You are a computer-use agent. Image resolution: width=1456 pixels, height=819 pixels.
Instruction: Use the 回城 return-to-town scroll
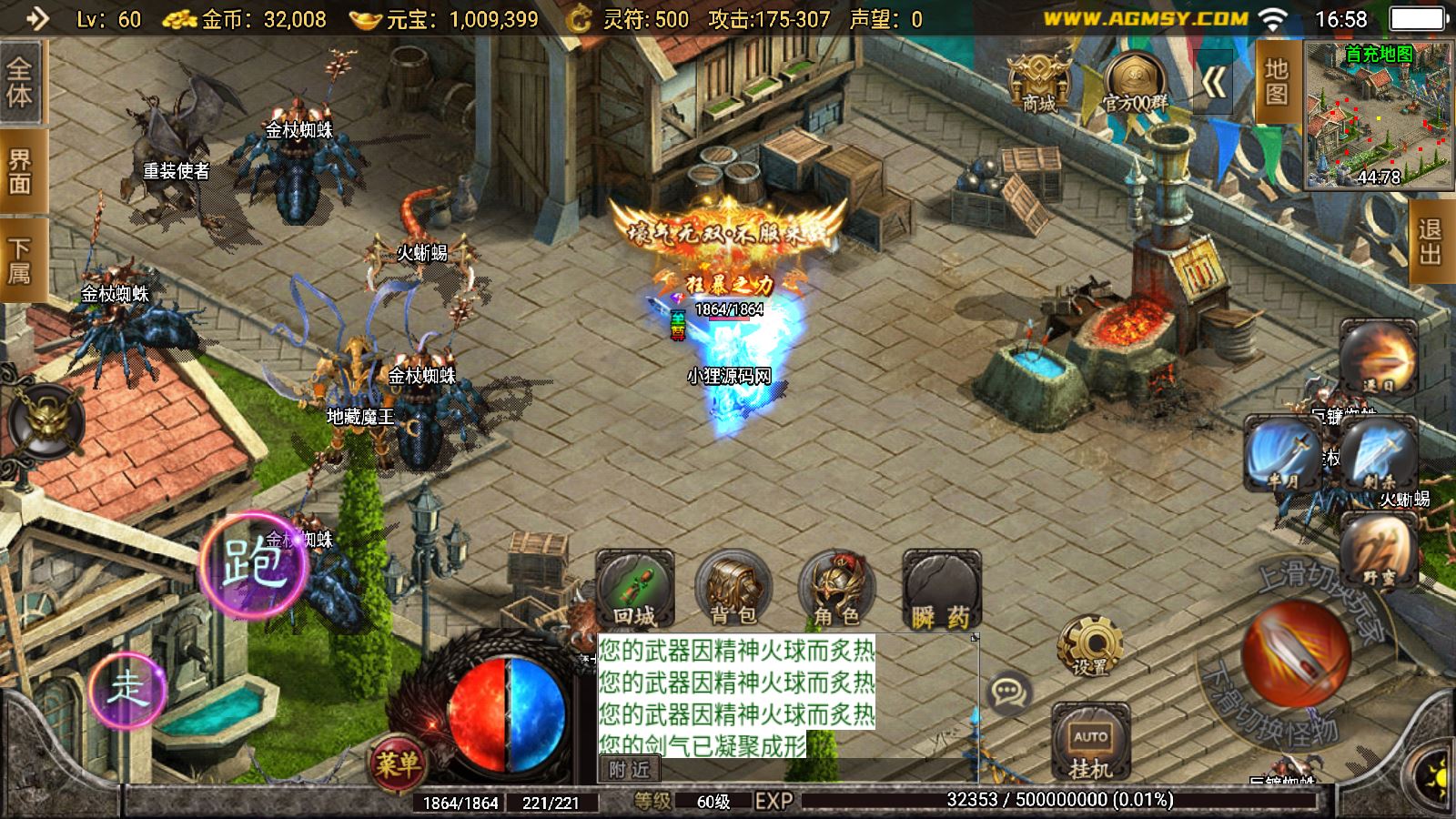pos(634,590)
